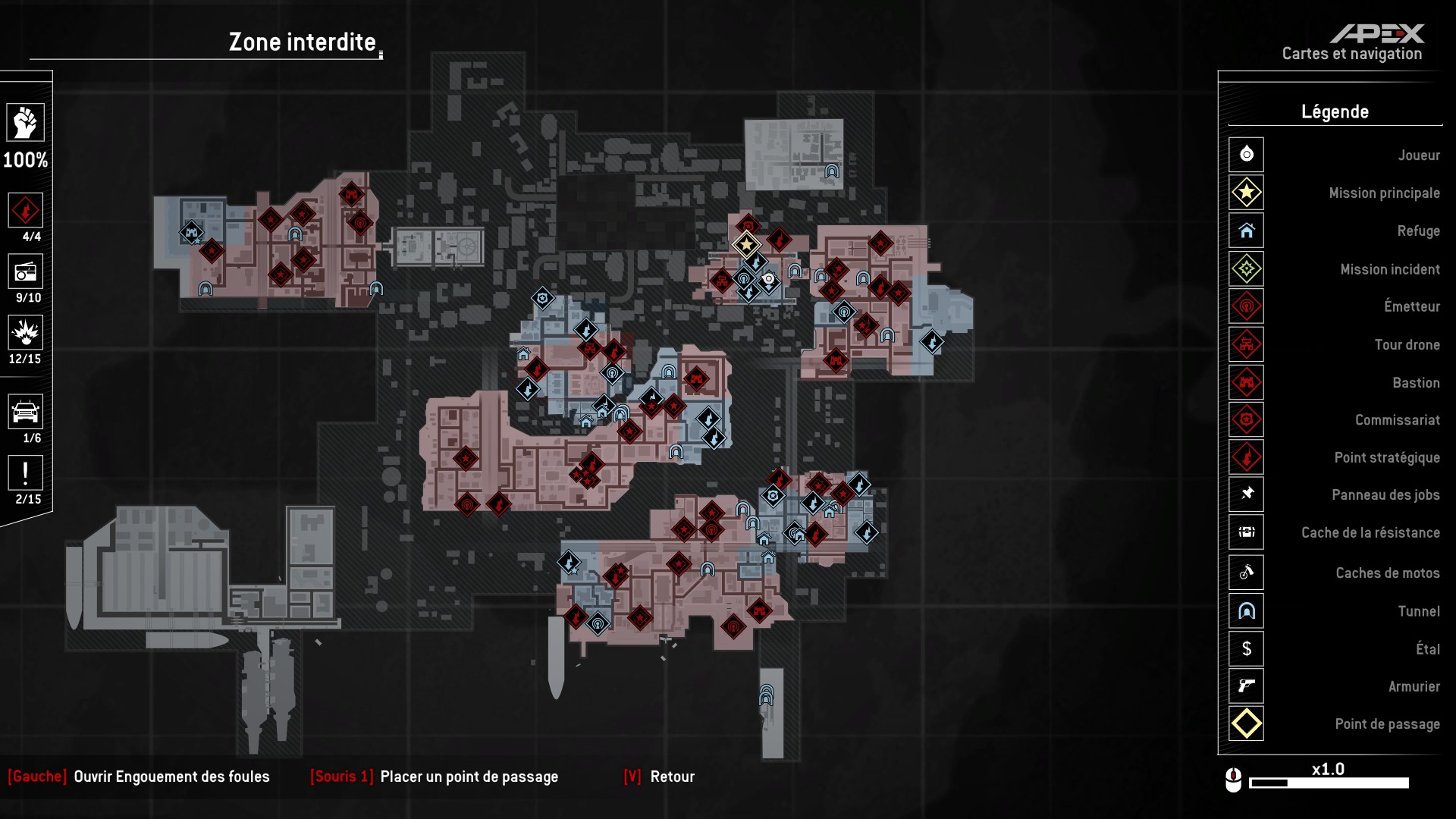Adjust the map zoom slider

pos(1328,783)
